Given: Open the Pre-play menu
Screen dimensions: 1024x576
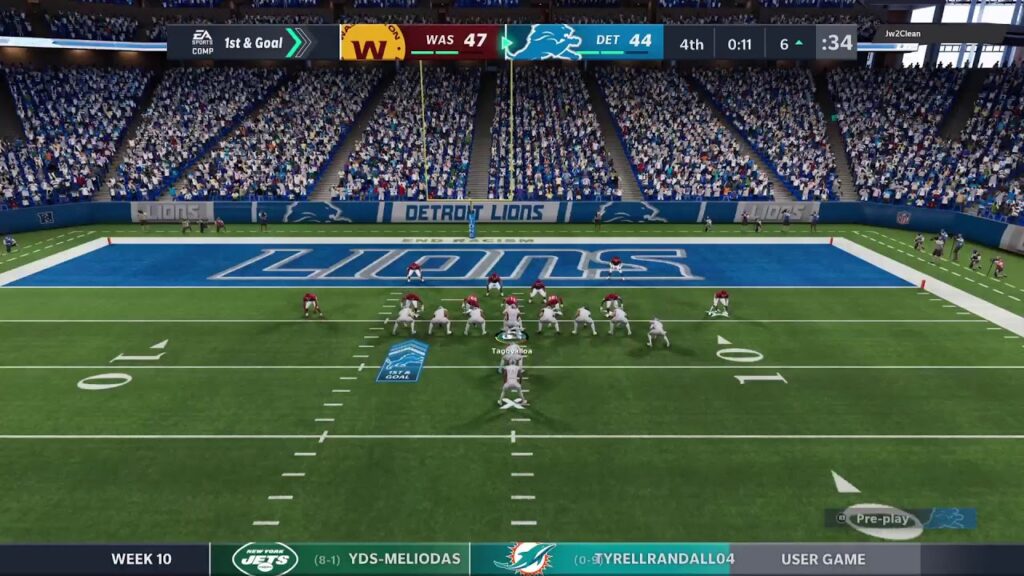Looking at the screenshot, I should click(x=882, y=519).
